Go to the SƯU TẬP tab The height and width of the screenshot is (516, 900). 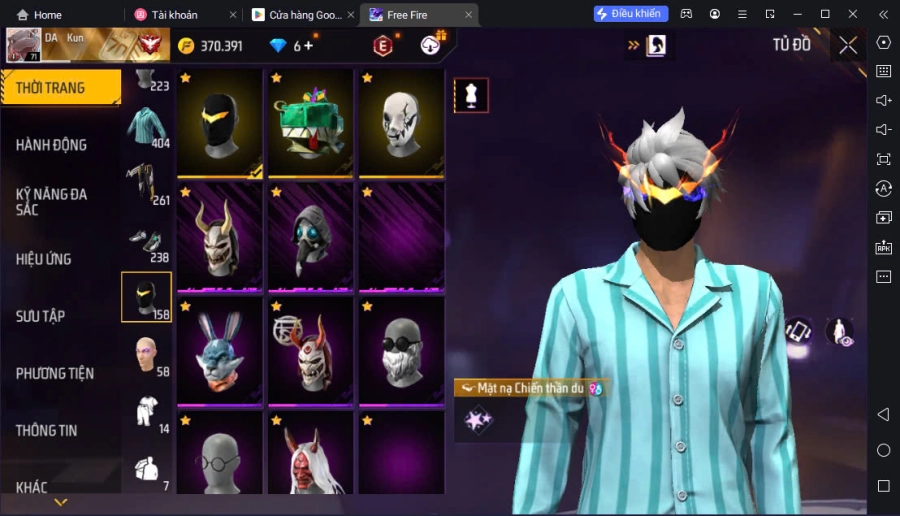(41, 316)
